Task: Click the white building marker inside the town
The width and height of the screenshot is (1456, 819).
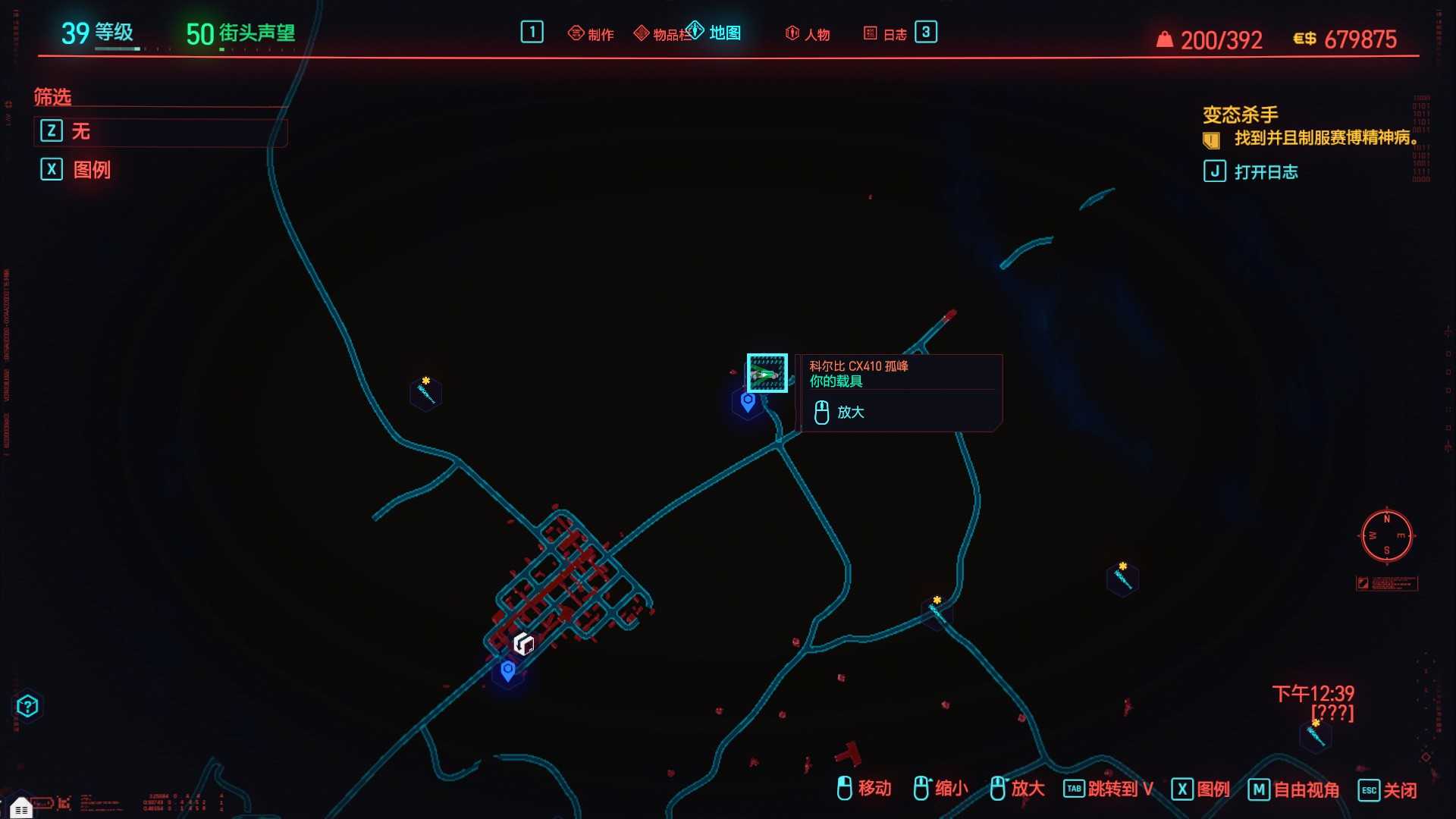Action: (x=525, y=642)
